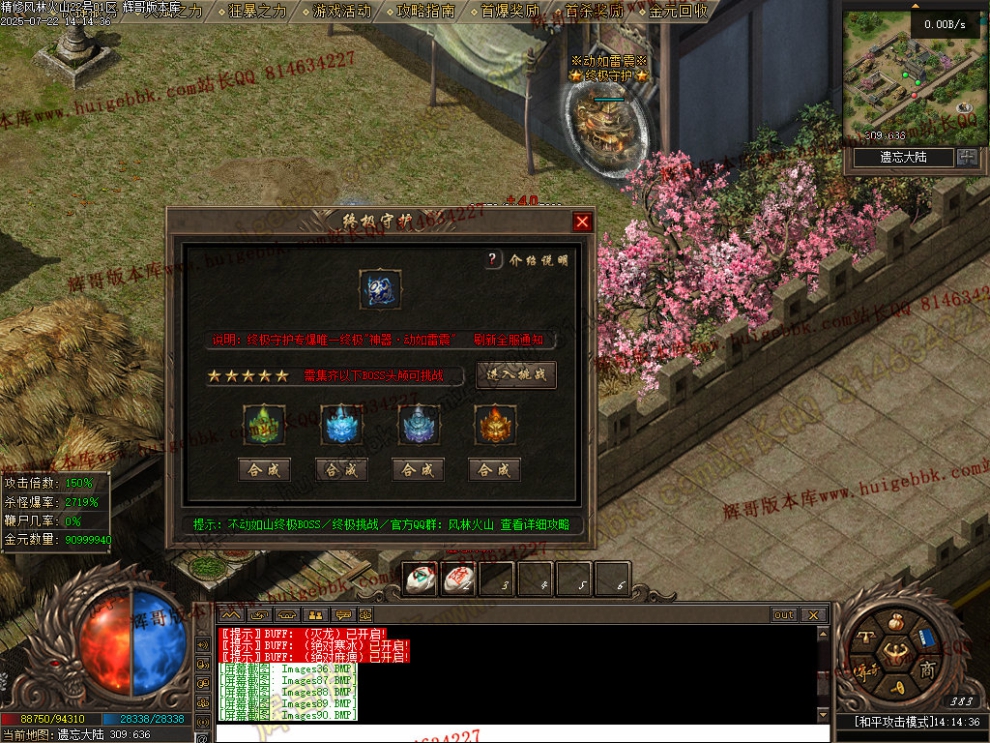Open the 狂暴之力 top menu
The width and height of the screenshot is (990, 743).
pyautogui.click(x=257, y=11)
